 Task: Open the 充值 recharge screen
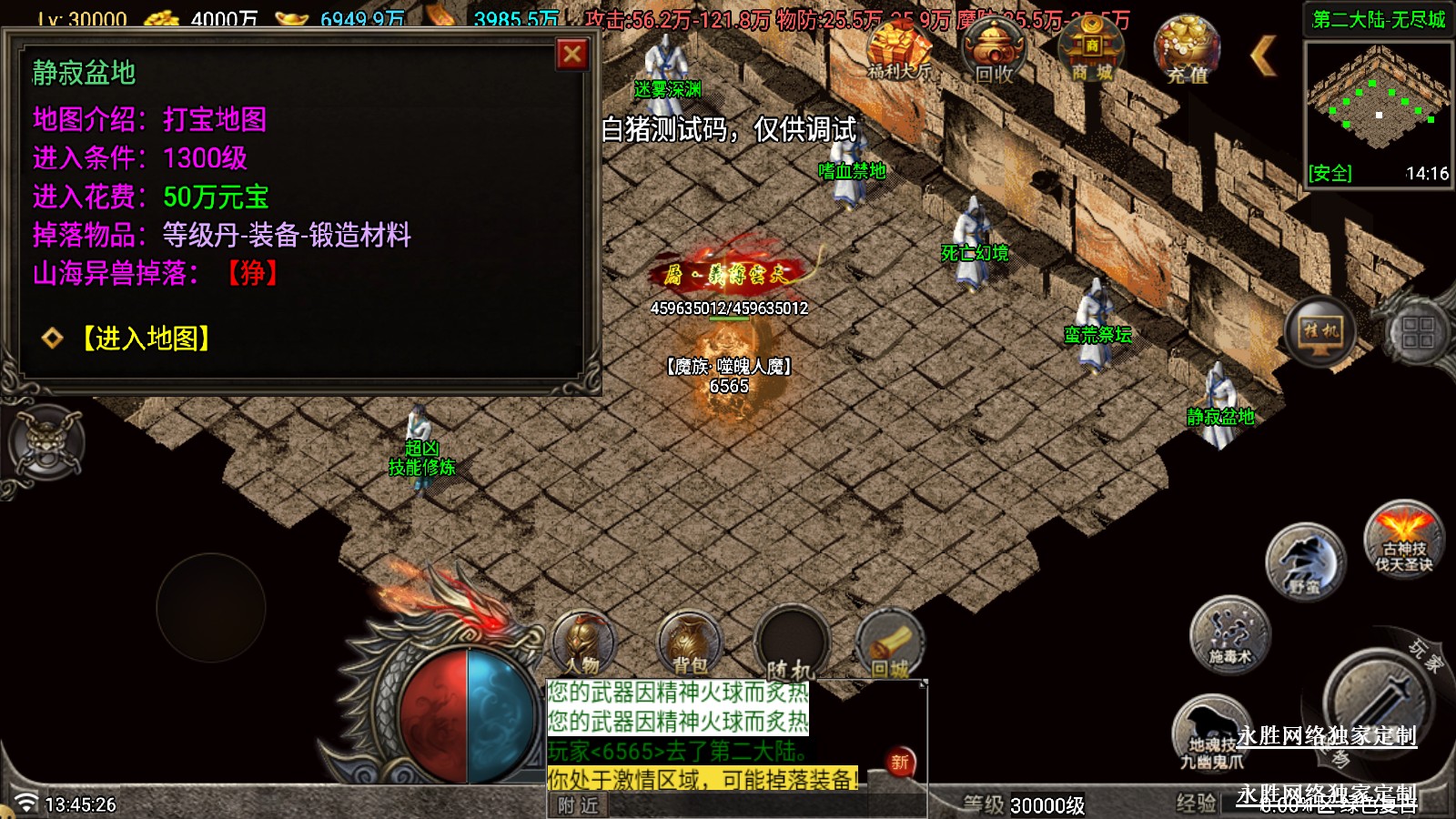tap(1187, 51)
